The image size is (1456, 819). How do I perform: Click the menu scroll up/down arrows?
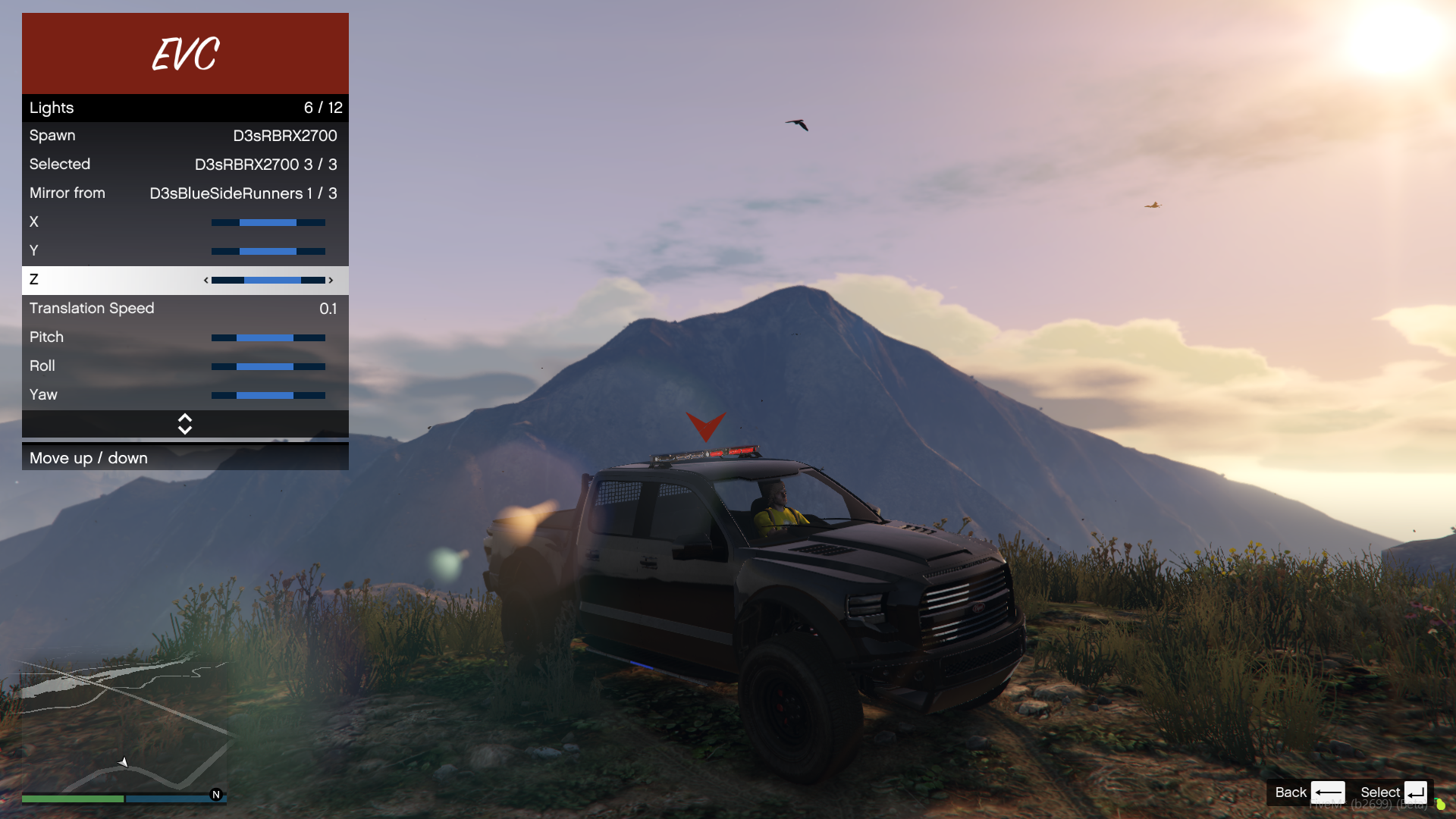click(x=185, y=424)
